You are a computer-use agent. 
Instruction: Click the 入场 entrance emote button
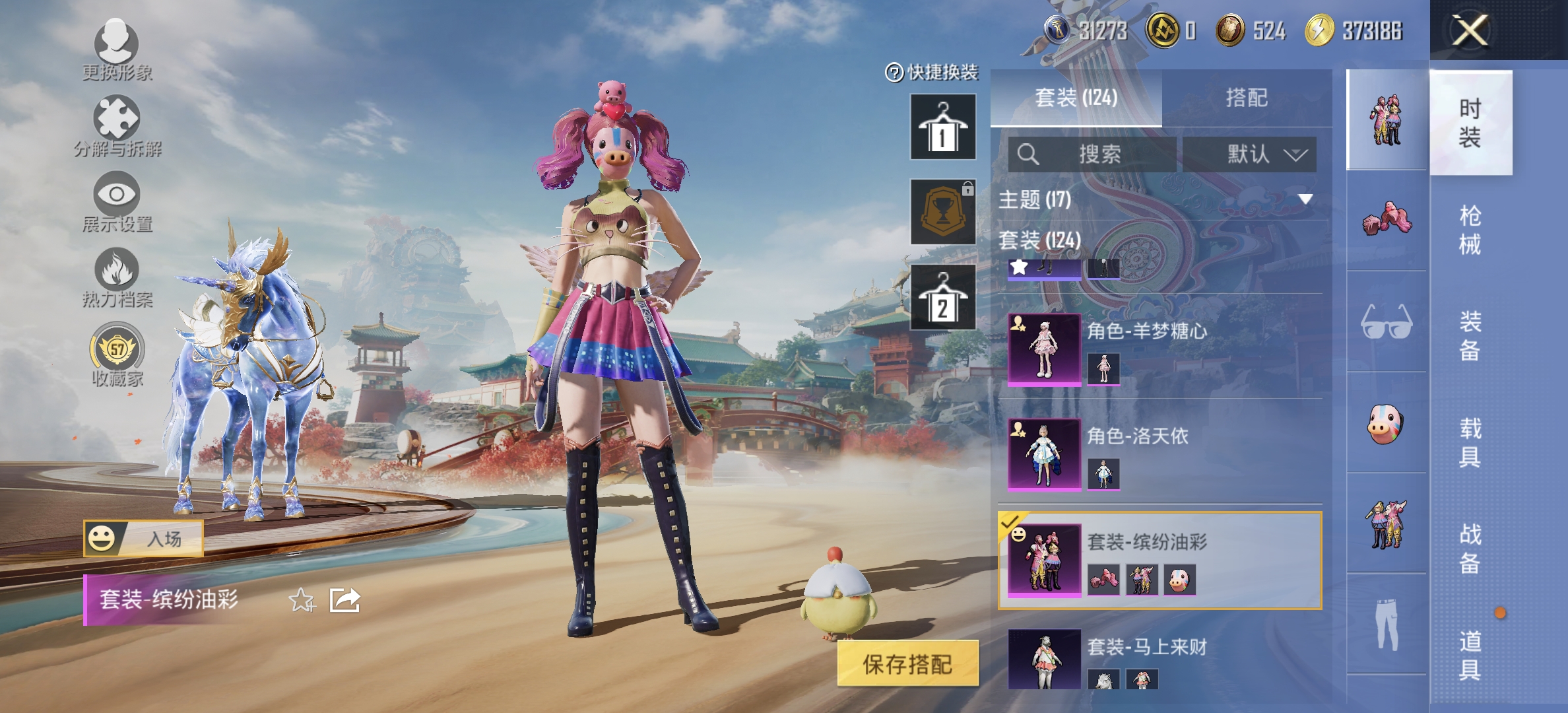click(x=143, y=539)
